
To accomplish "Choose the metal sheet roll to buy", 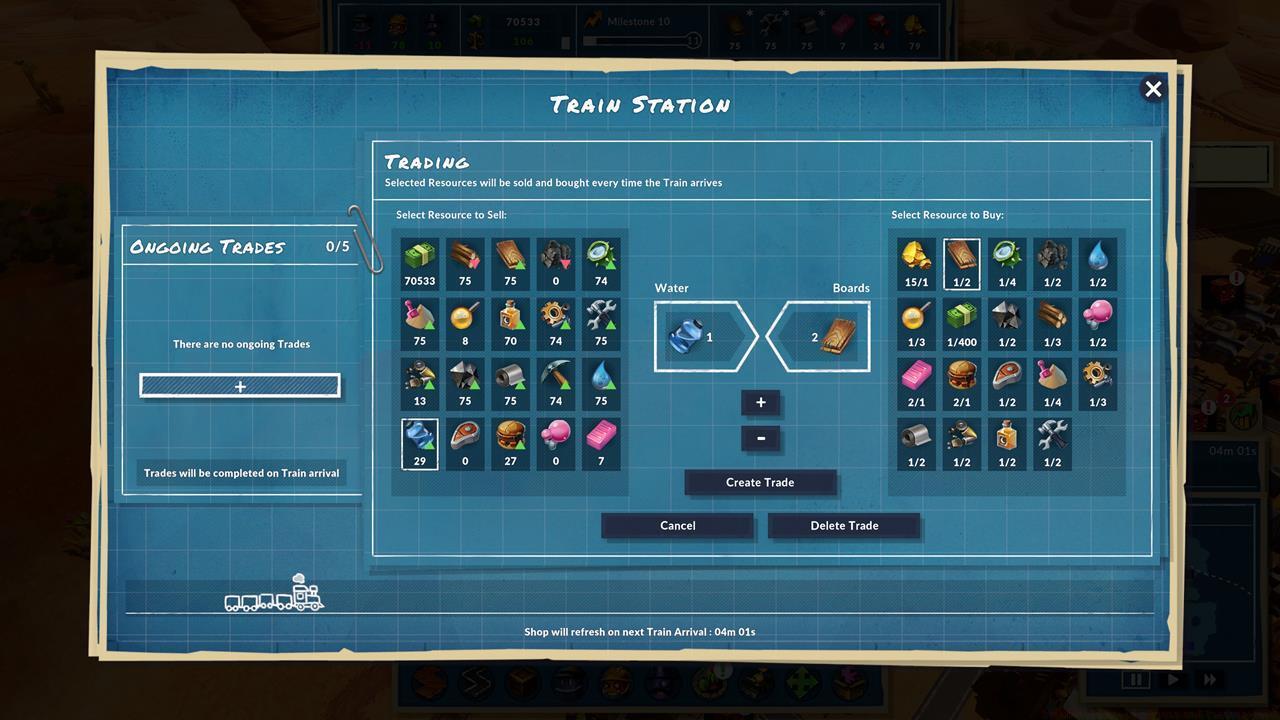I will [916, 442].
